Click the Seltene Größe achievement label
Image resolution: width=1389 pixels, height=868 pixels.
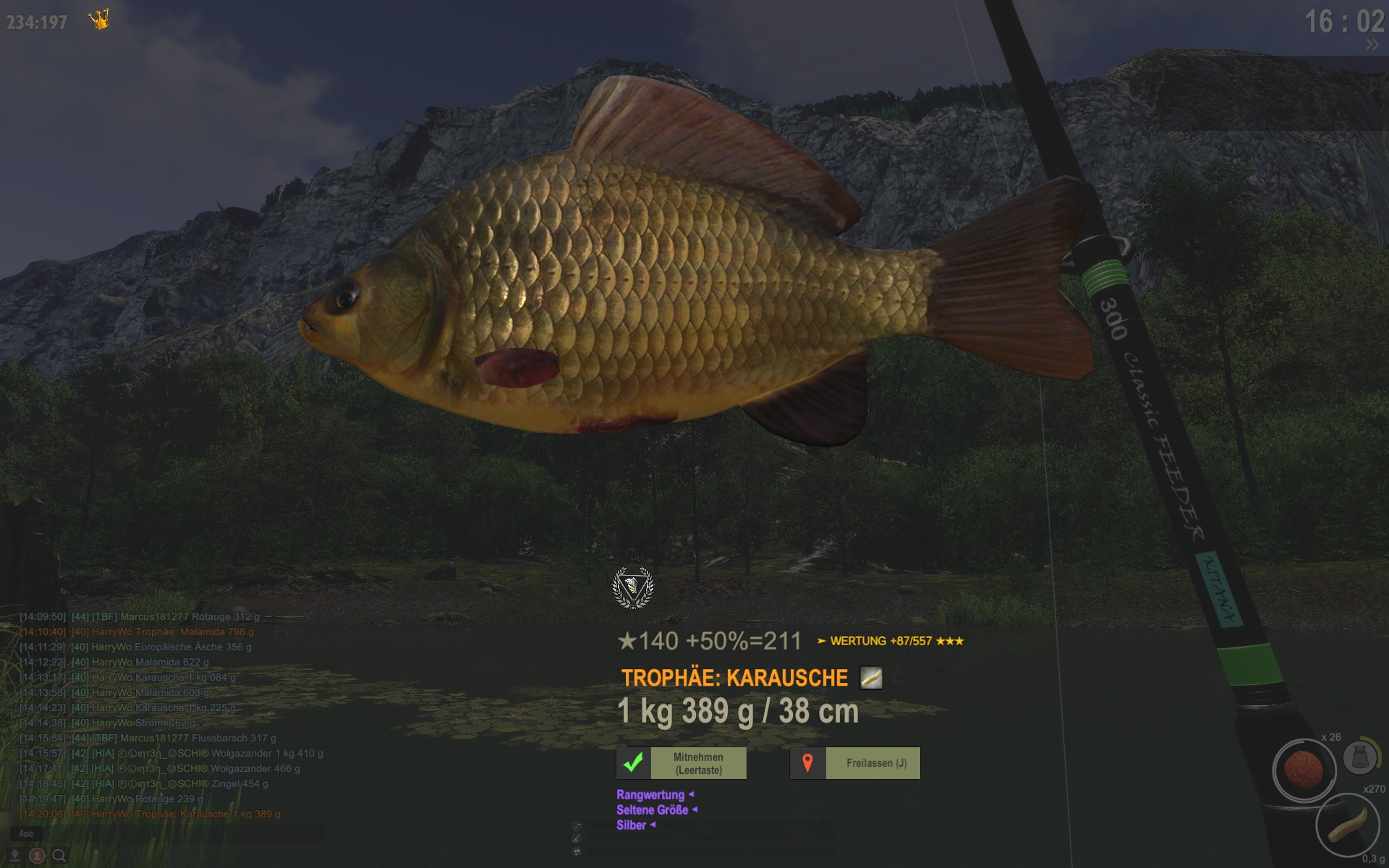(653, 810)
